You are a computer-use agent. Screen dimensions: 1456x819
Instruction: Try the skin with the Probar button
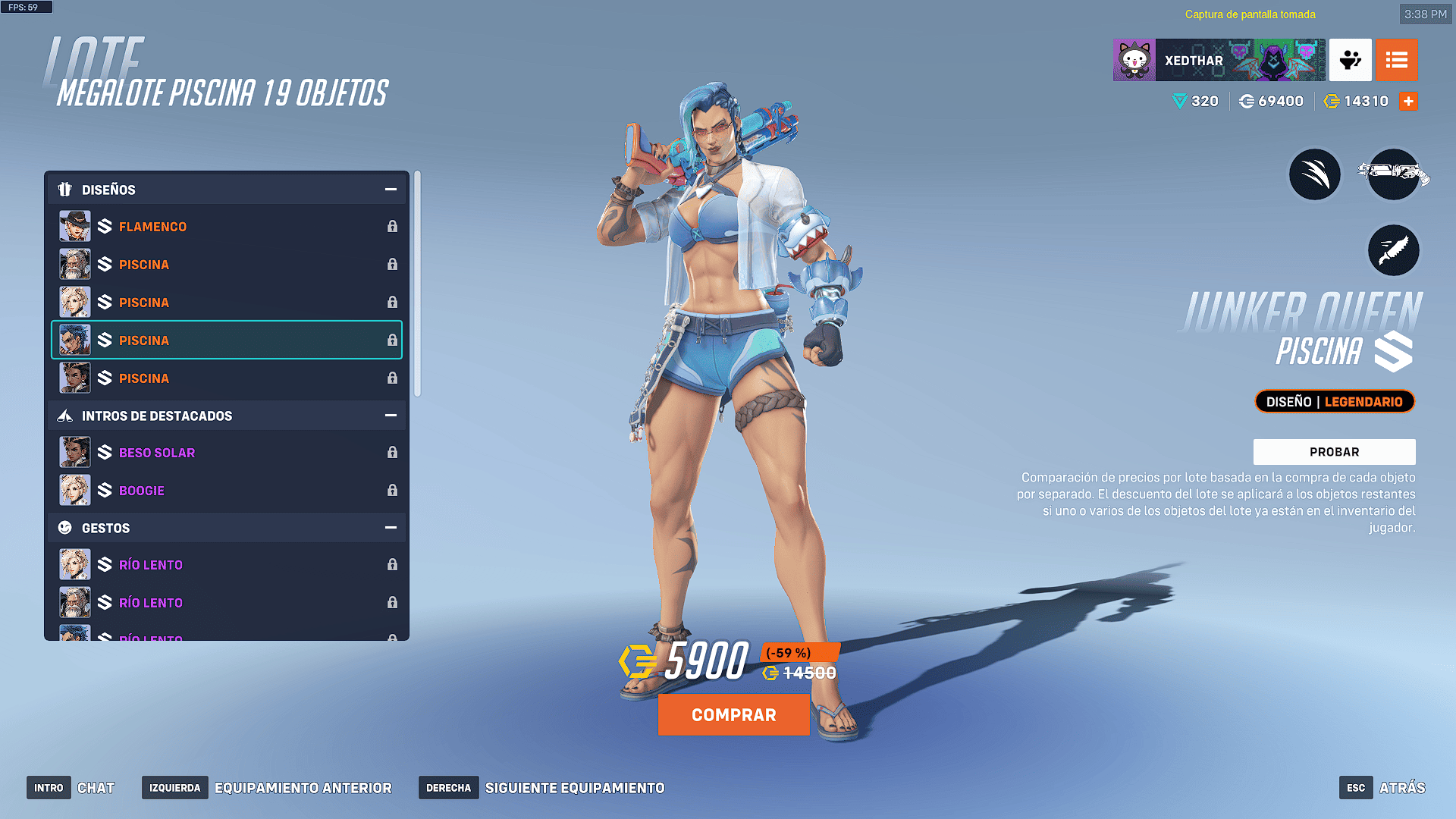click(x=1334, y=452)
